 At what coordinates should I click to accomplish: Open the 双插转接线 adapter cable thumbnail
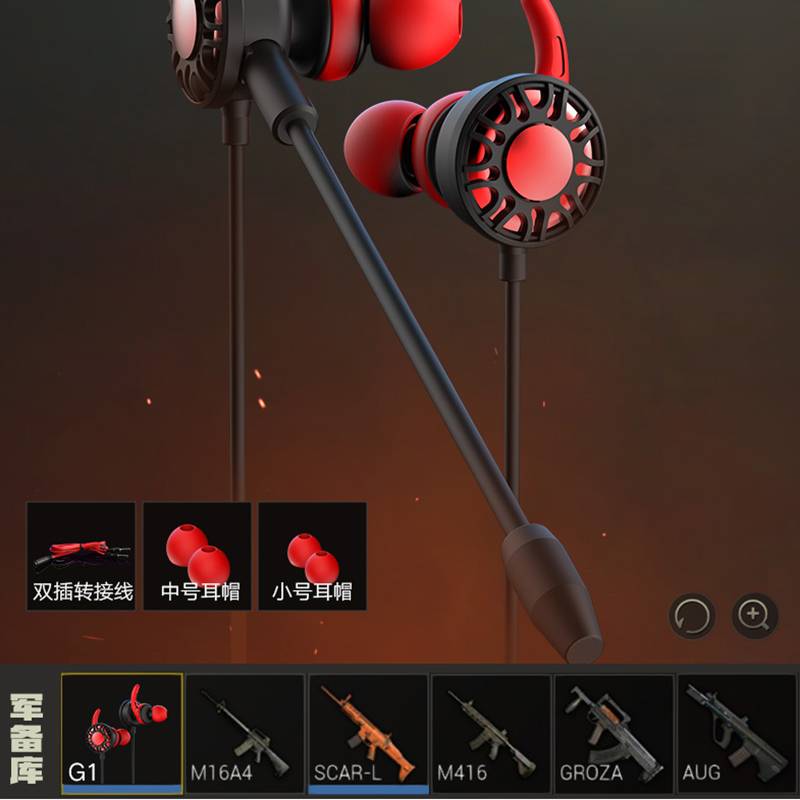click(81, 556)
